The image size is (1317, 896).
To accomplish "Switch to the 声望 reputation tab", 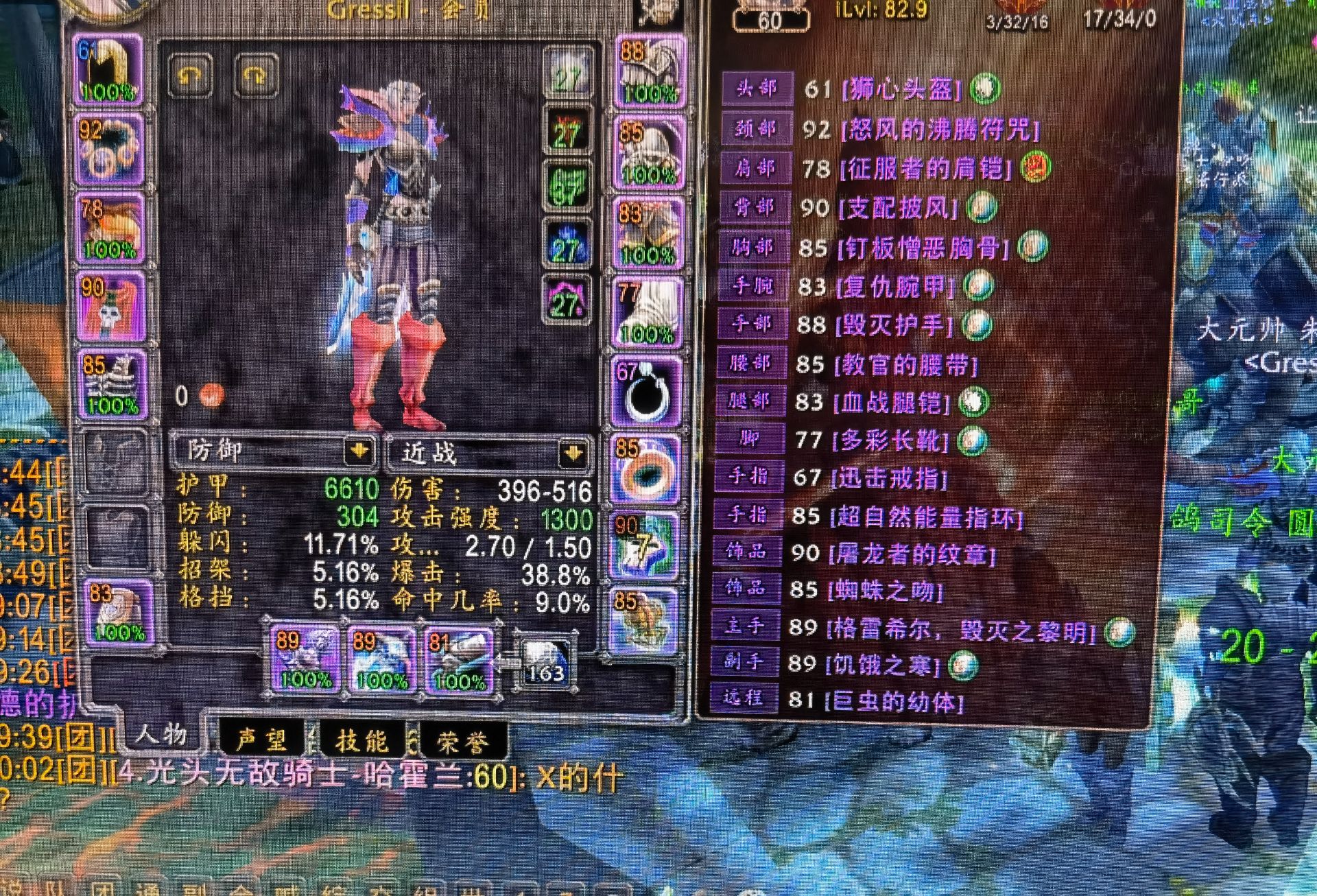I will click(262, 740).
